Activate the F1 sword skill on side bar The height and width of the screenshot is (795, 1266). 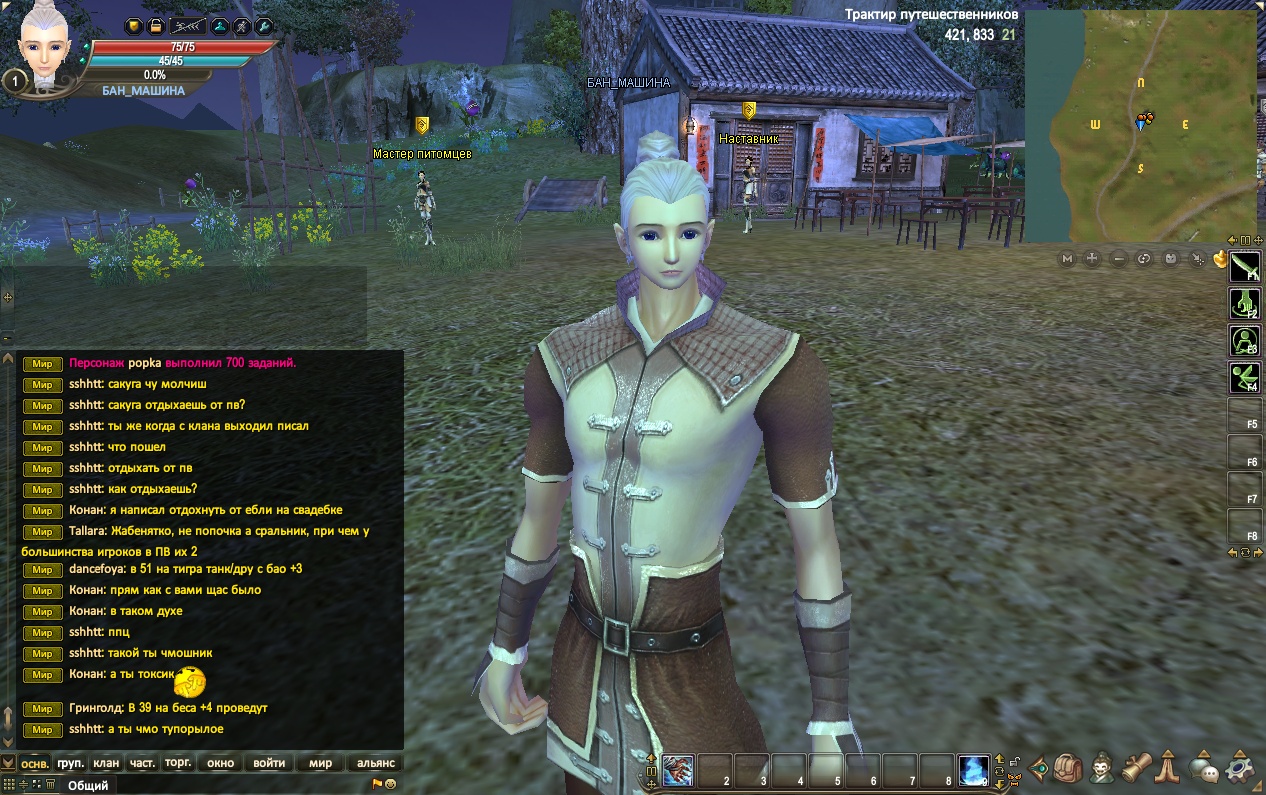(x=1244, y=267)
